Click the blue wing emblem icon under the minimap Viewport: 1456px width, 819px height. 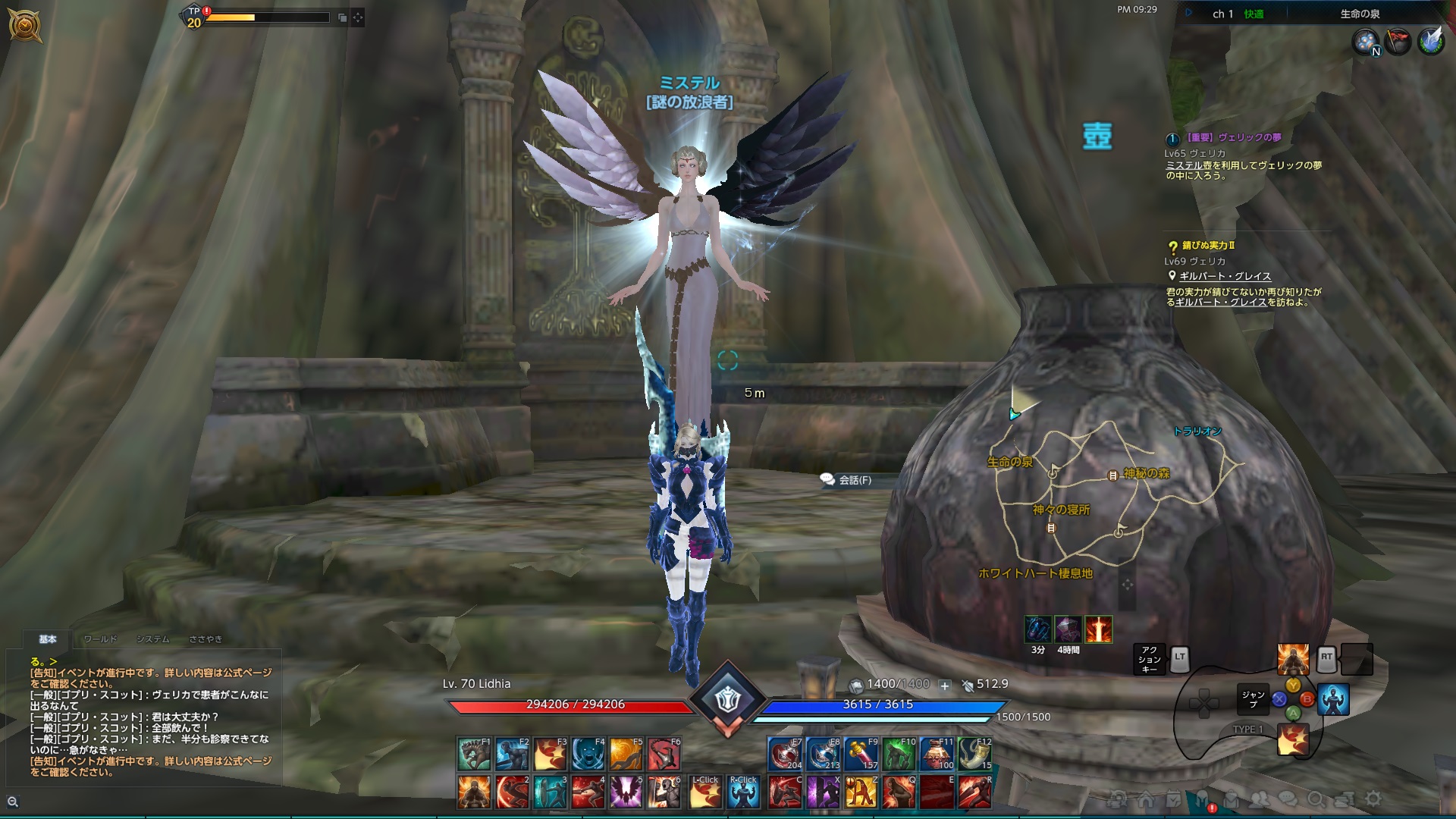[x=1432, y=42]
